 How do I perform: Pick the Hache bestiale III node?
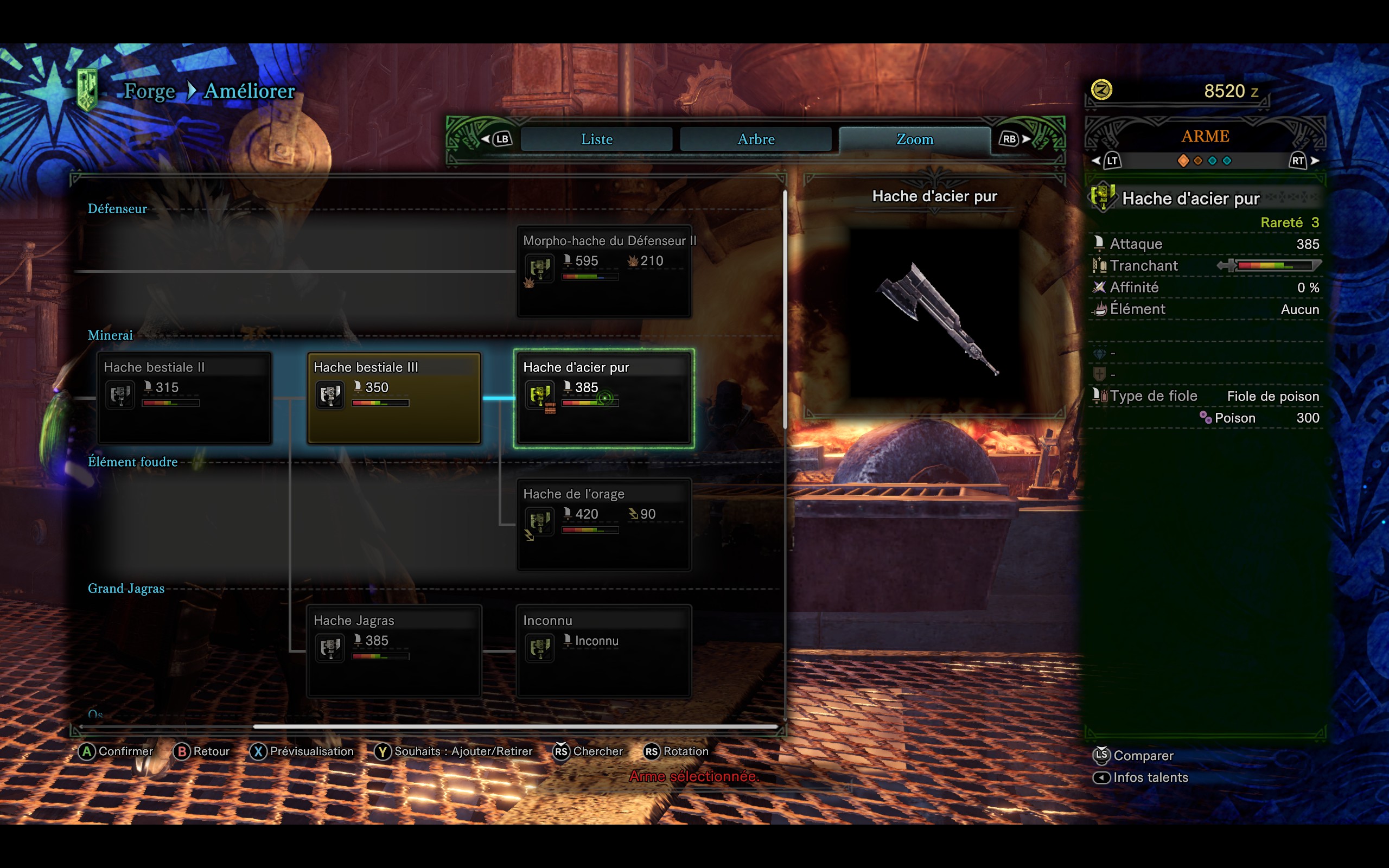point(394,397)
